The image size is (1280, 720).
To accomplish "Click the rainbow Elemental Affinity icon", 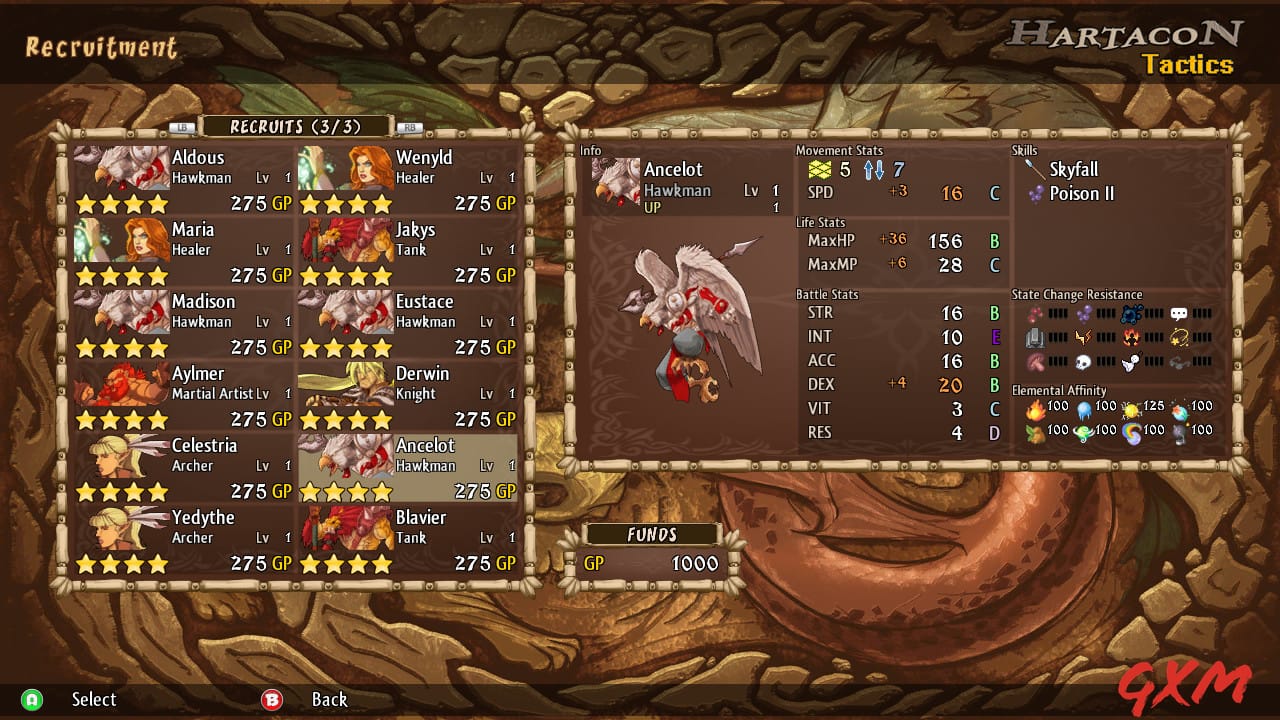I will click(x=1132, y=434).
